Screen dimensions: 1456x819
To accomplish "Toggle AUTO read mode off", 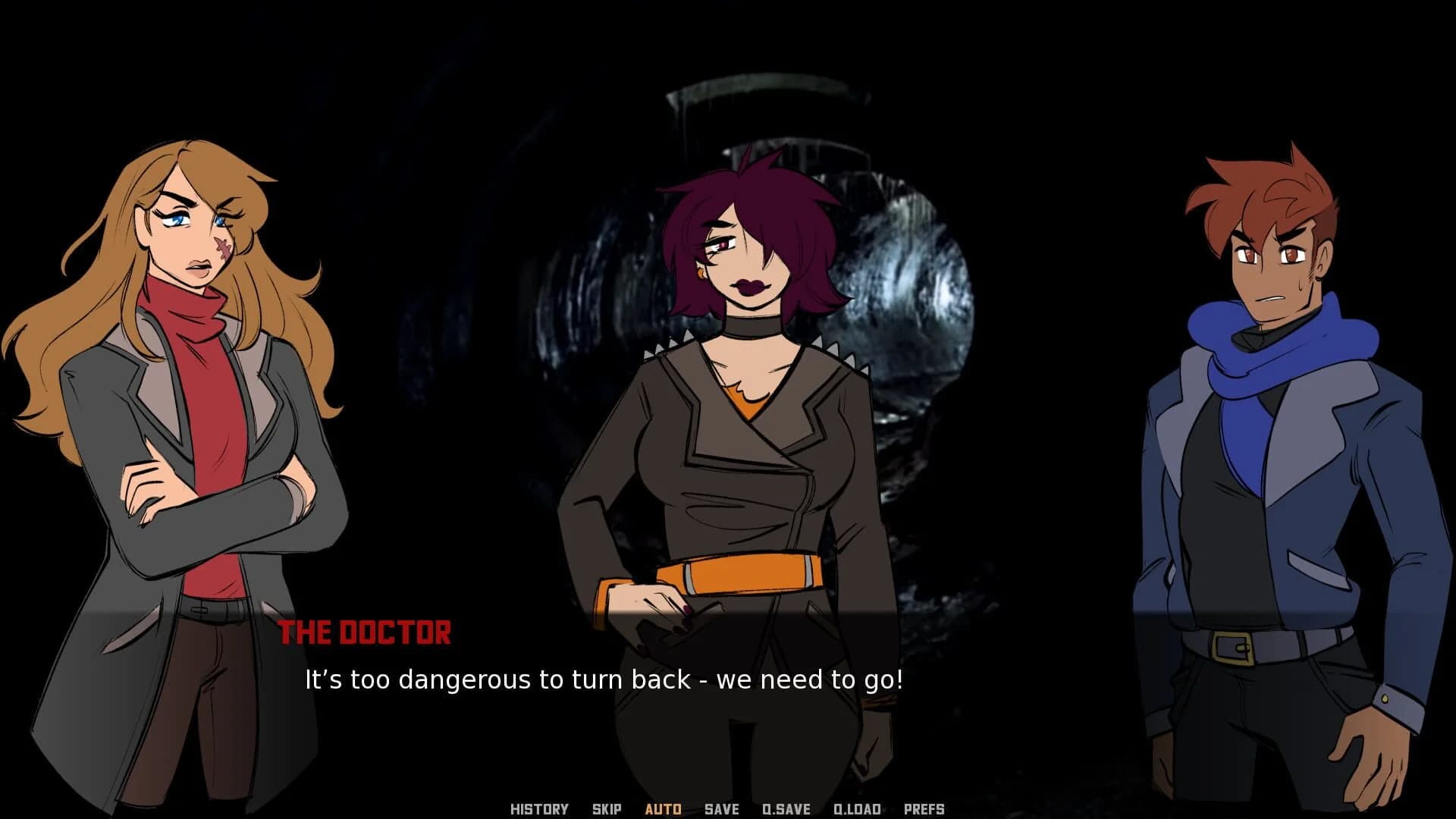I will click(663, 809).
